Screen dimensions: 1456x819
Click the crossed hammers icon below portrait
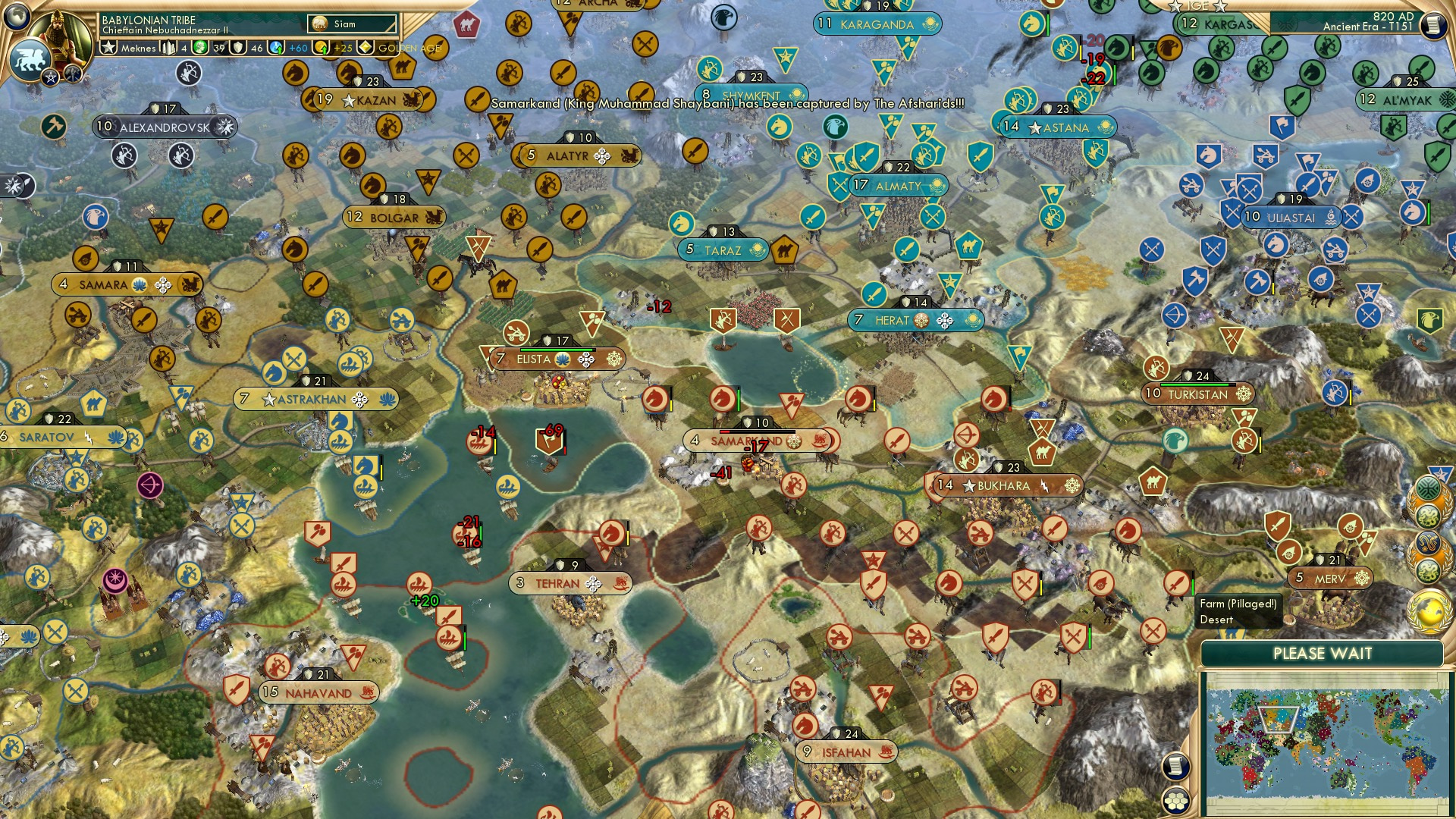click(x=72, y=74)
